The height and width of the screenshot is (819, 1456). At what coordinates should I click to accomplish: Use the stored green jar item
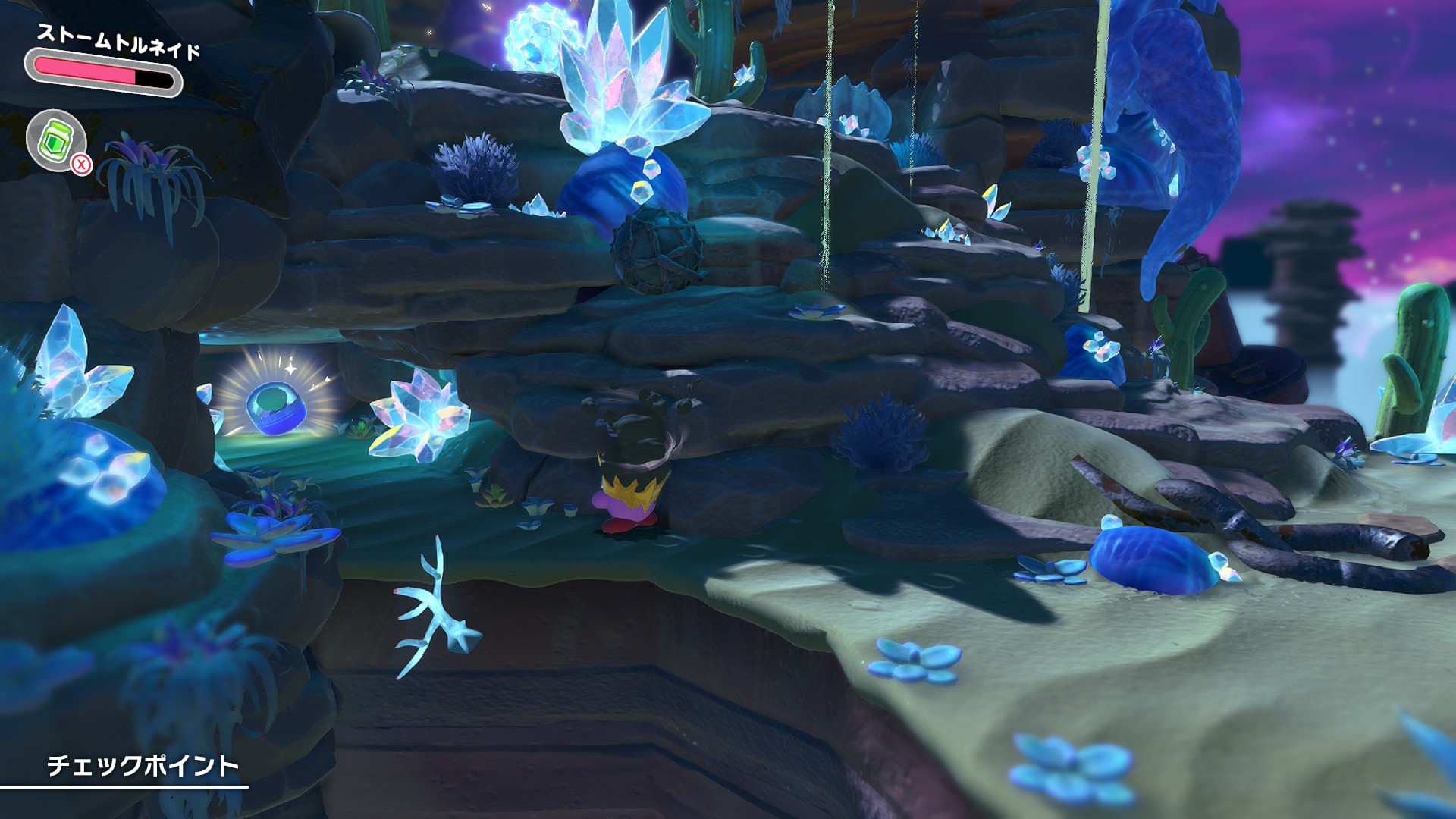click(x=55, y=140)
